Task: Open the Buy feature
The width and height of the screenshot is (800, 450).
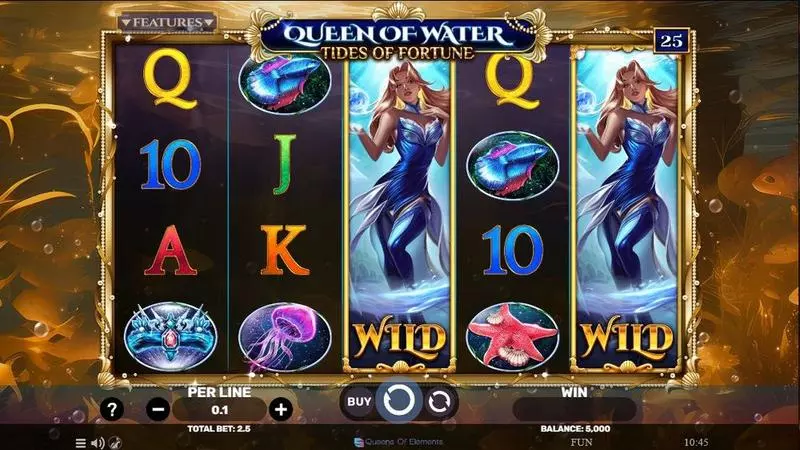Action: 358,402
